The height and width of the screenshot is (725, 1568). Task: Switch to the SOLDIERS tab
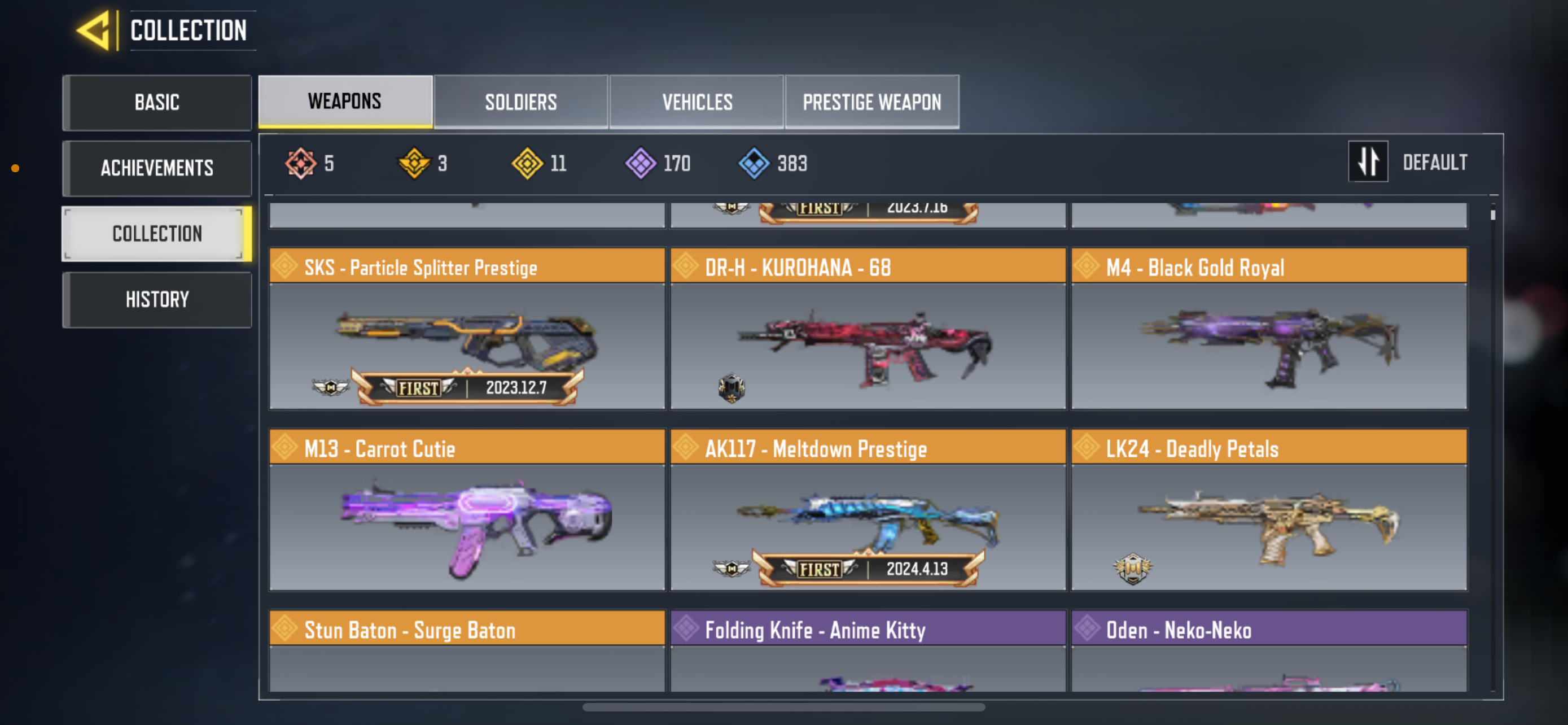520,102
